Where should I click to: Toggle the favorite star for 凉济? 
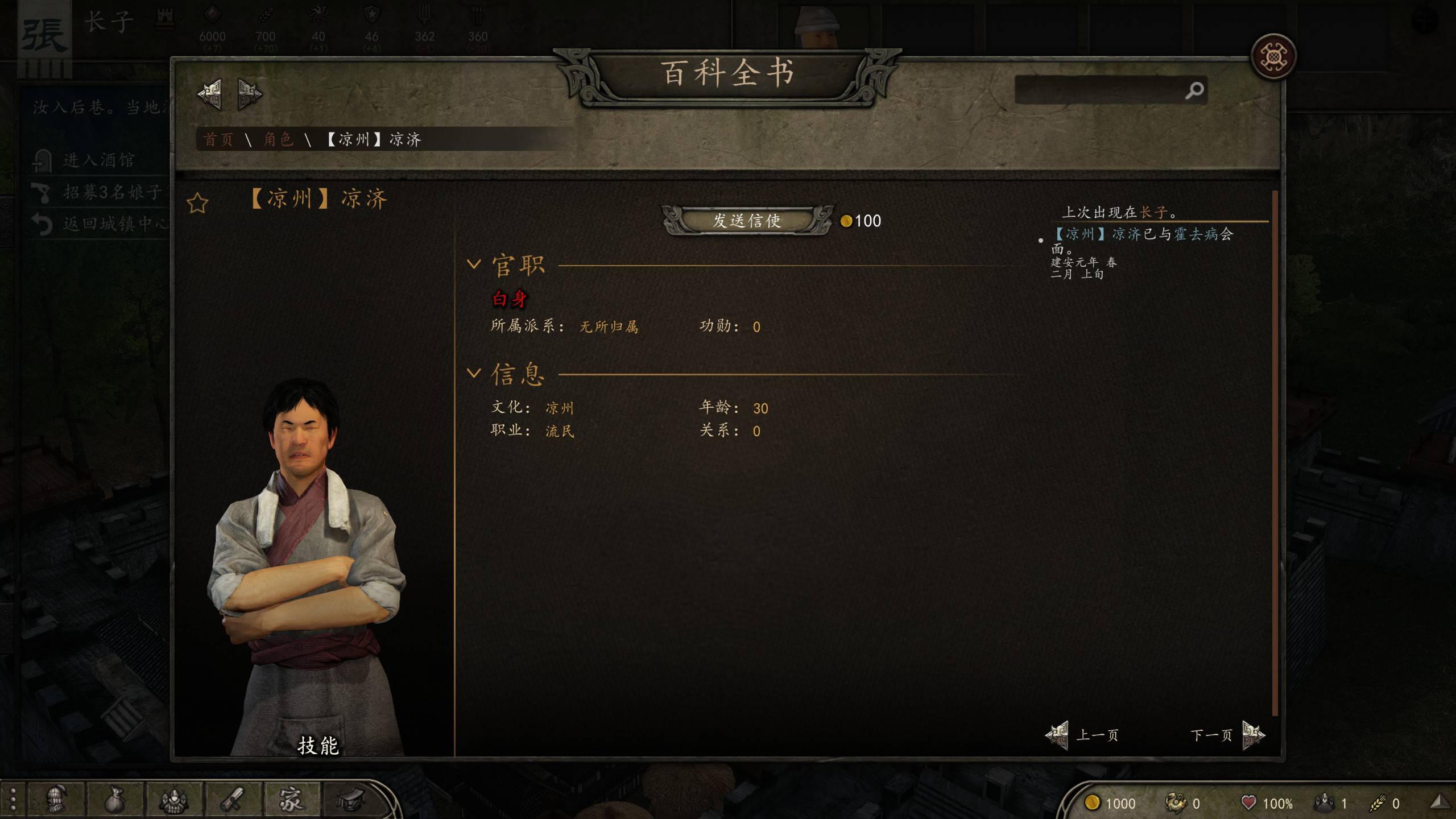tap(197, 203)
